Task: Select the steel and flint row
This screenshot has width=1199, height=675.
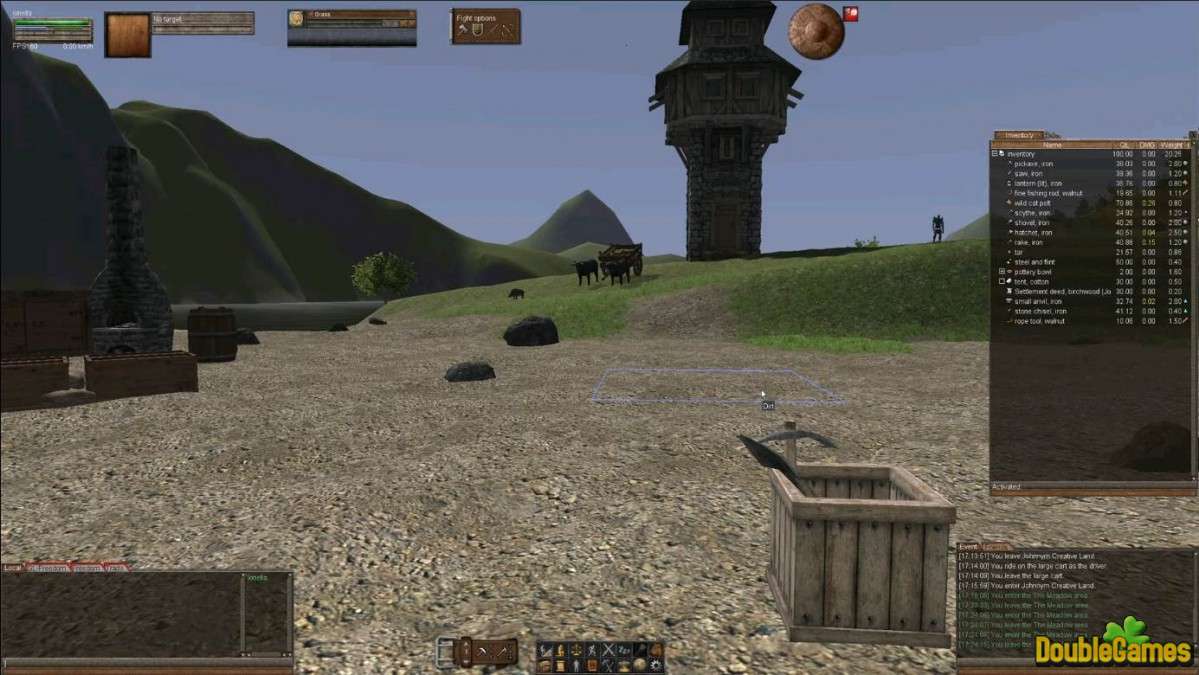Action: pos(1034,262)
